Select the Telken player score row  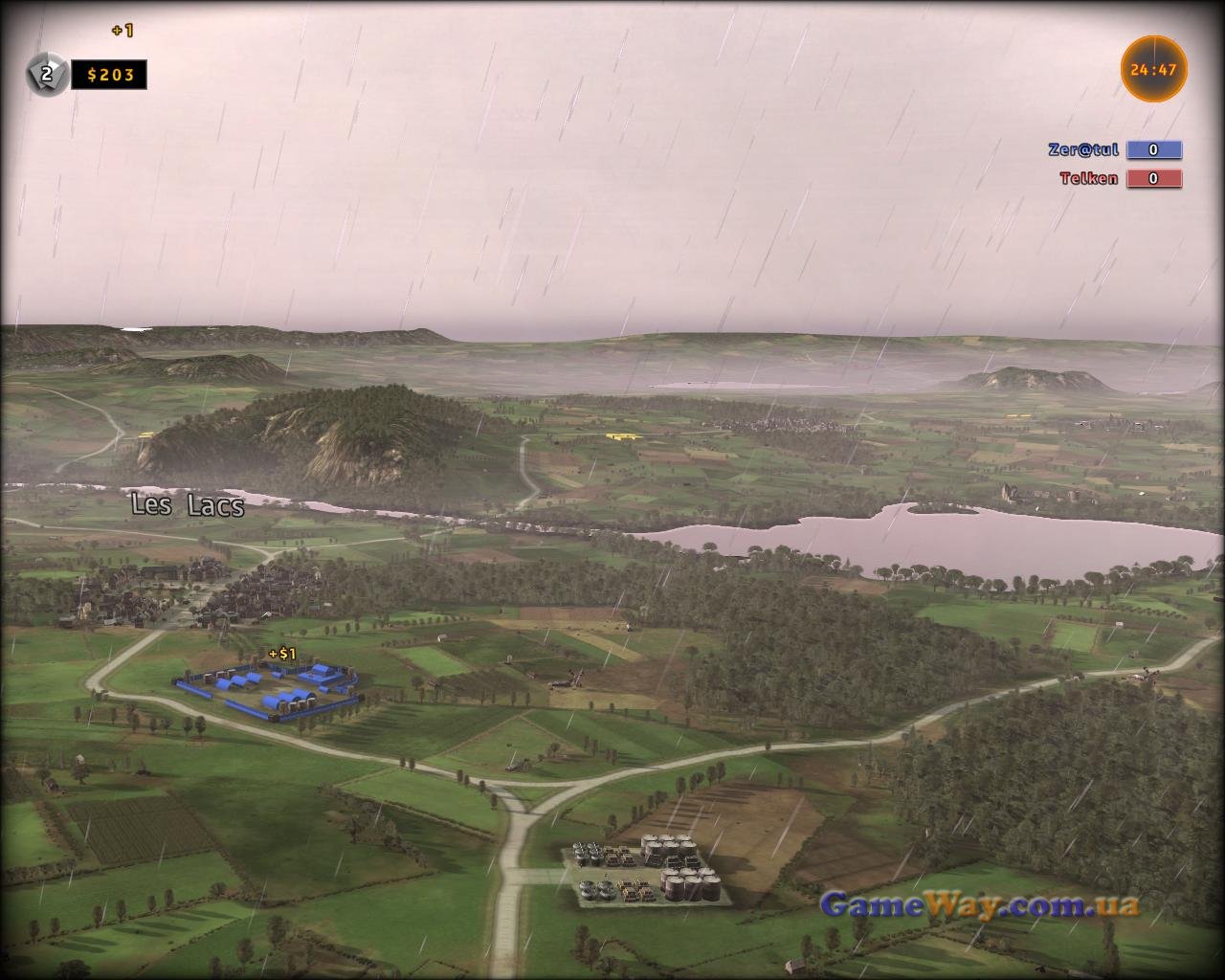tap(1120, 178)
